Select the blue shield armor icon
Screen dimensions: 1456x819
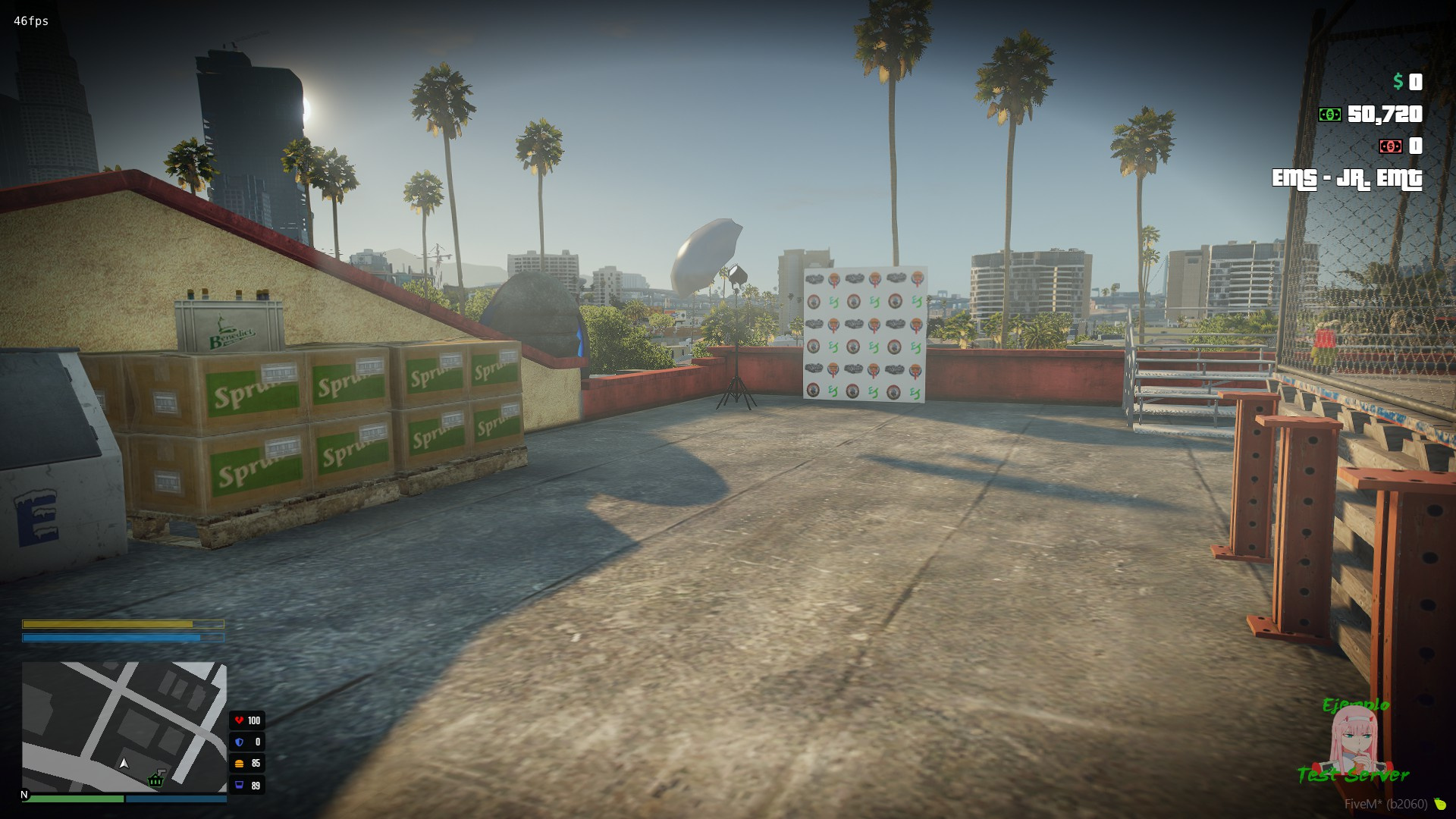coord(239,742)
